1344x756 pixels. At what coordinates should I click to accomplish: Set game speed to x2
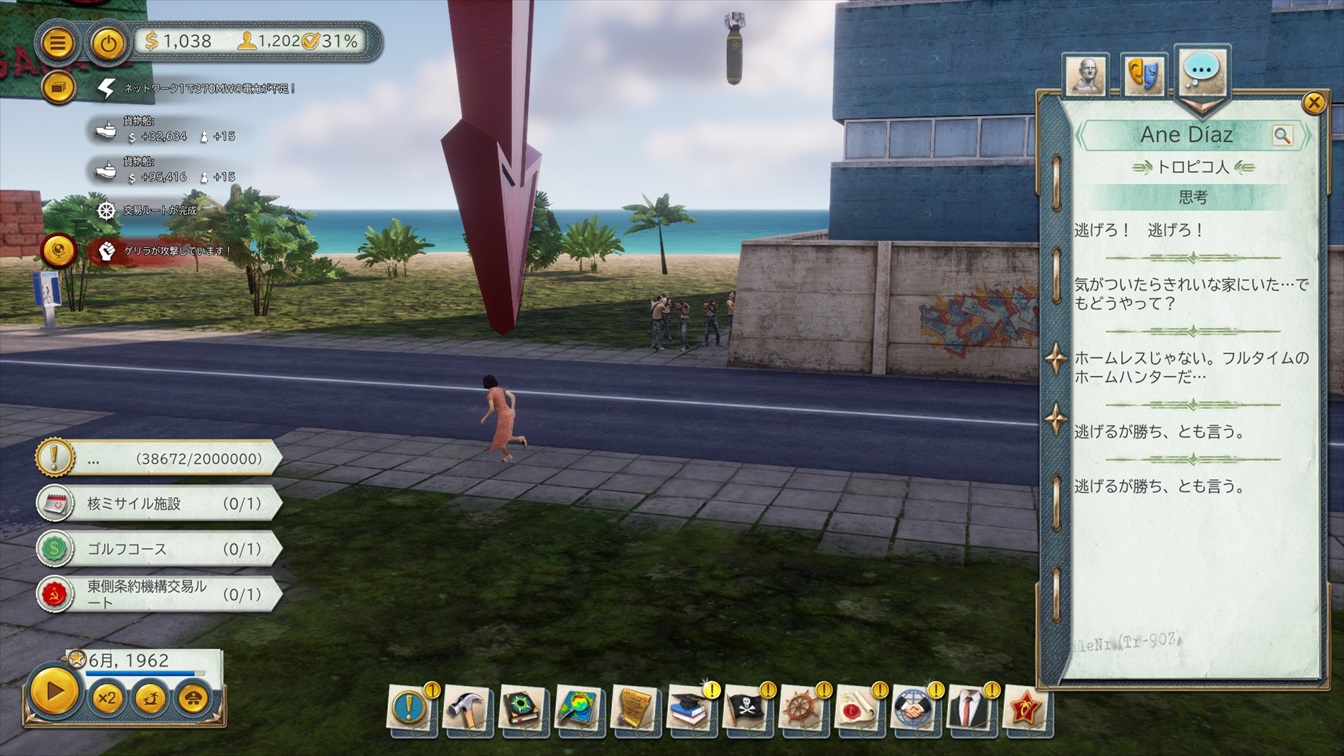coord(107,697)
